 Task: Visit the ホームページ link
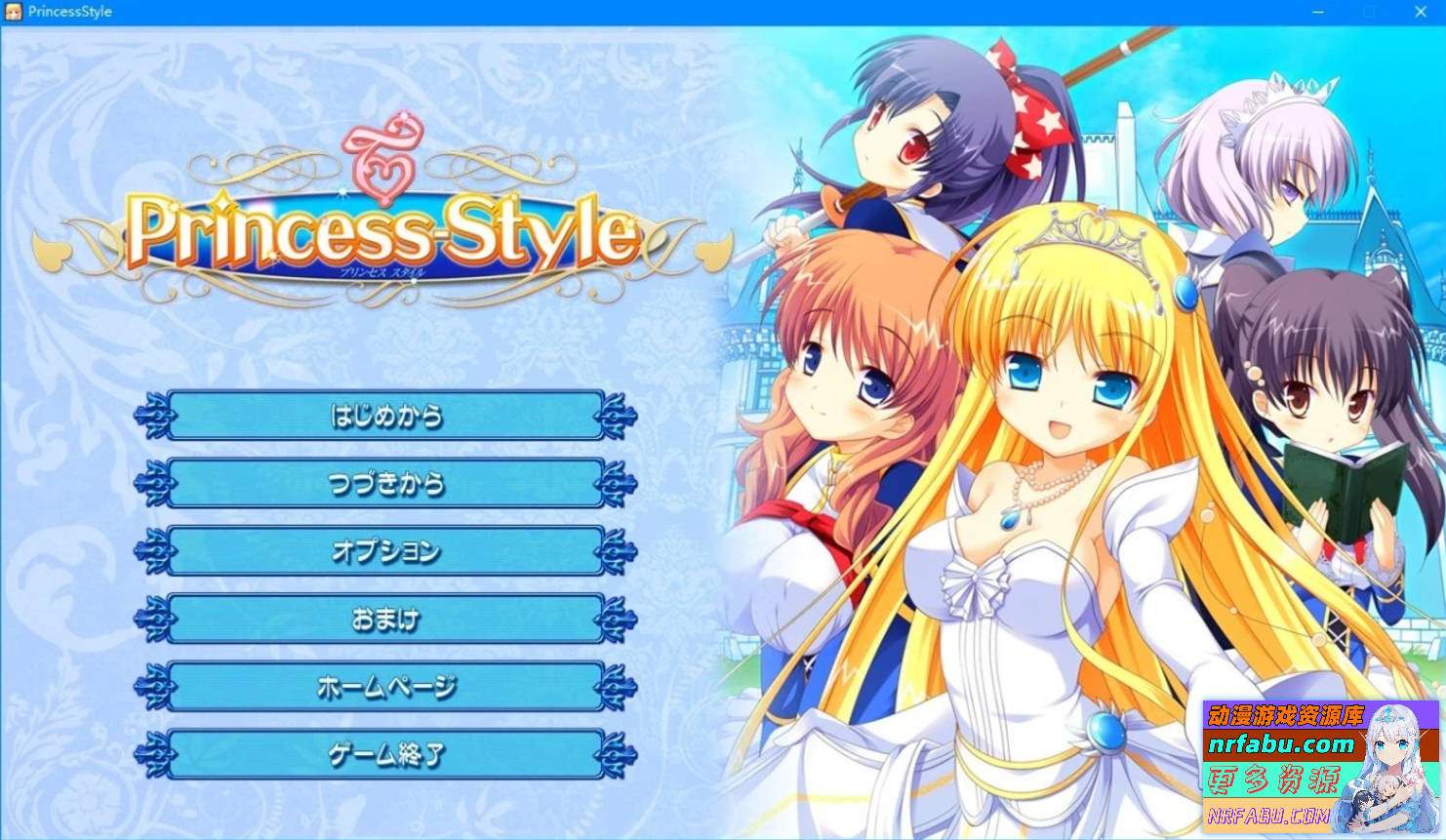[x=385, y=687]
